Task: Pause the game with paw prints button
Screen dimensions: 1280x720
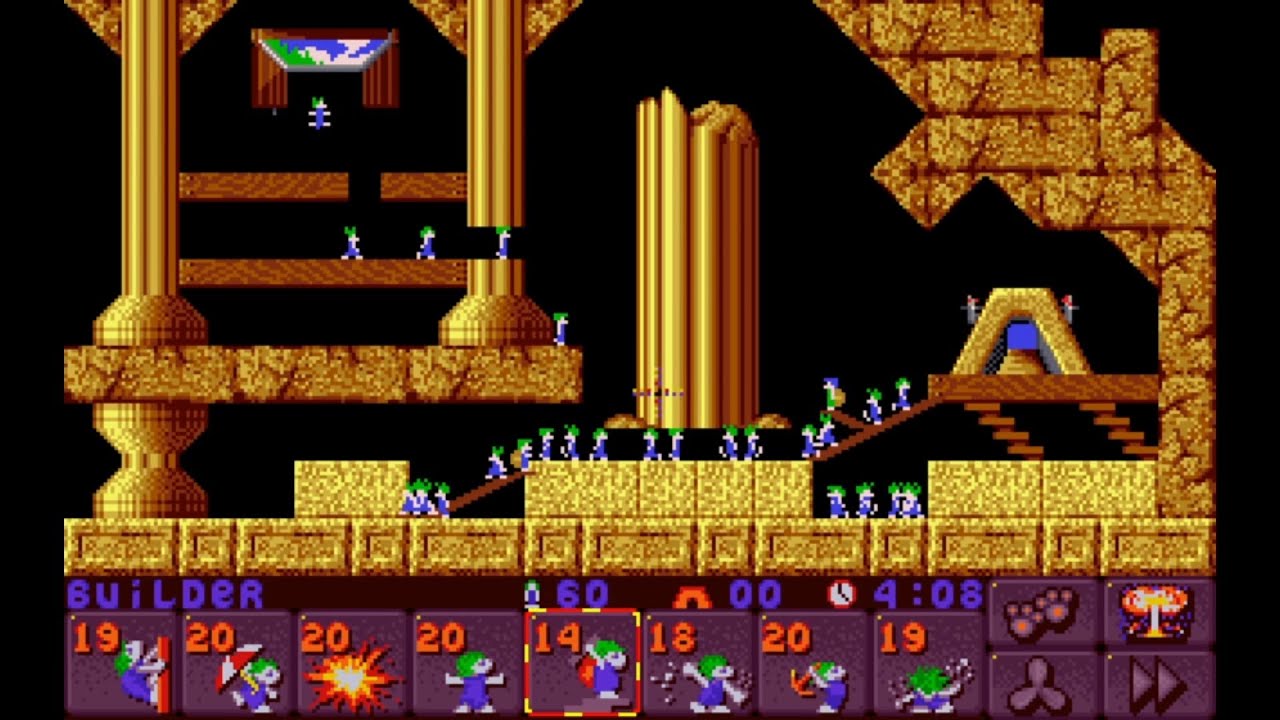Action: coord(1043,612)
